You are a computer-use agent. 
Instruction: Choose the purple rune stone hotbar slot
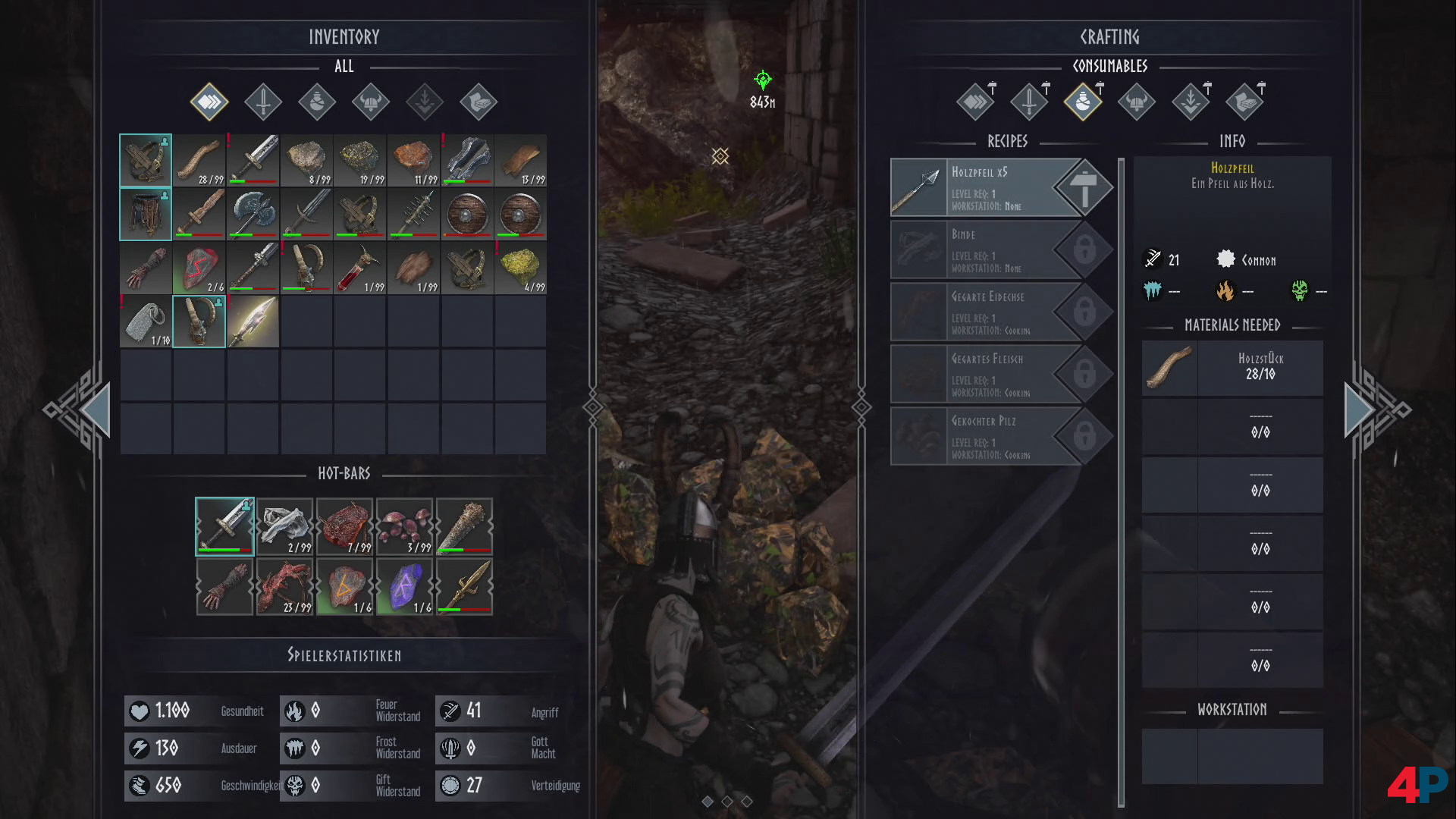405,587
